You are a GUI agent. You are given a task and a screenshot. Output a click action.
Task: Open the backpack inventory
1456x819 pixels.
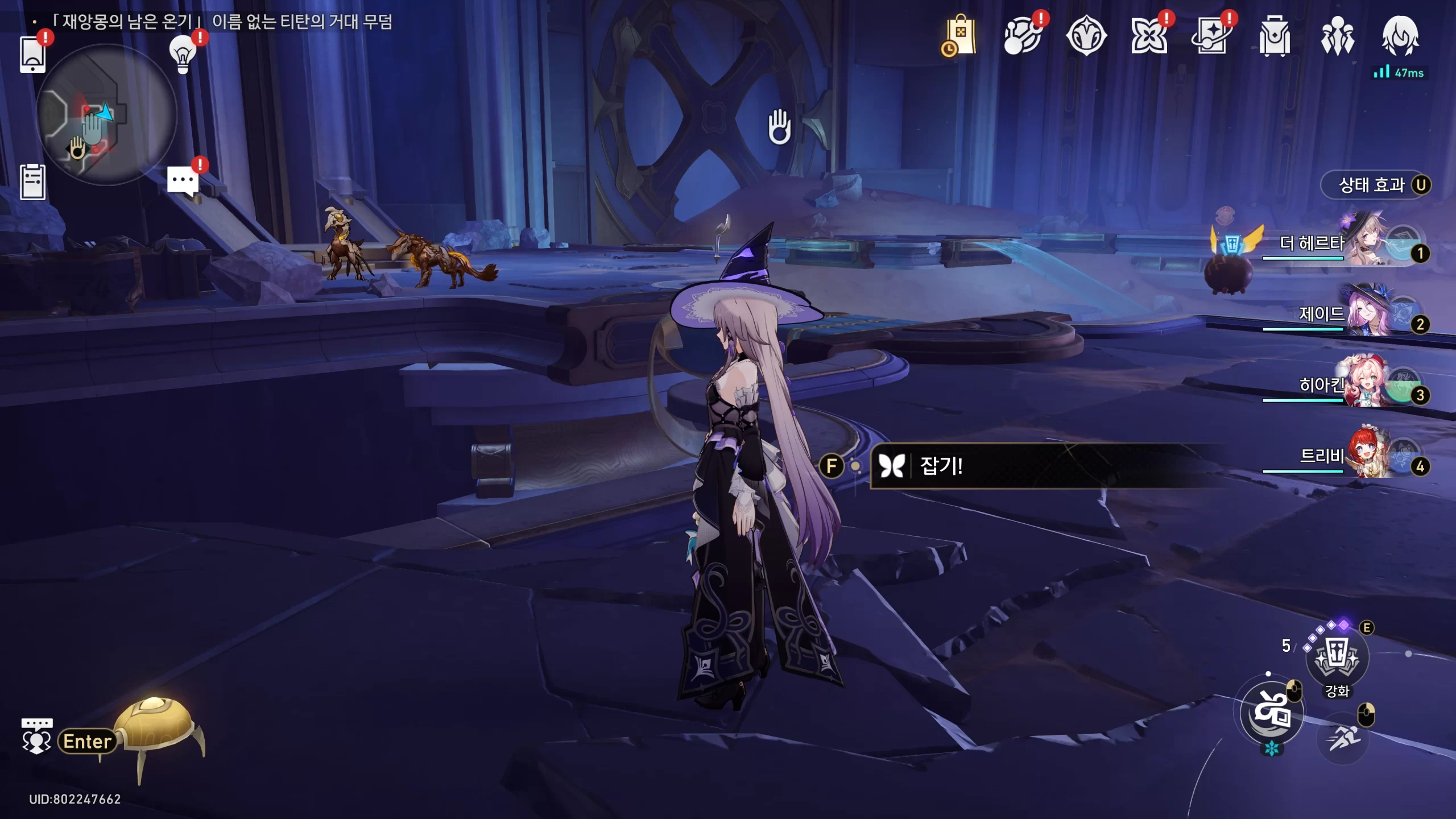point(1275,36)
